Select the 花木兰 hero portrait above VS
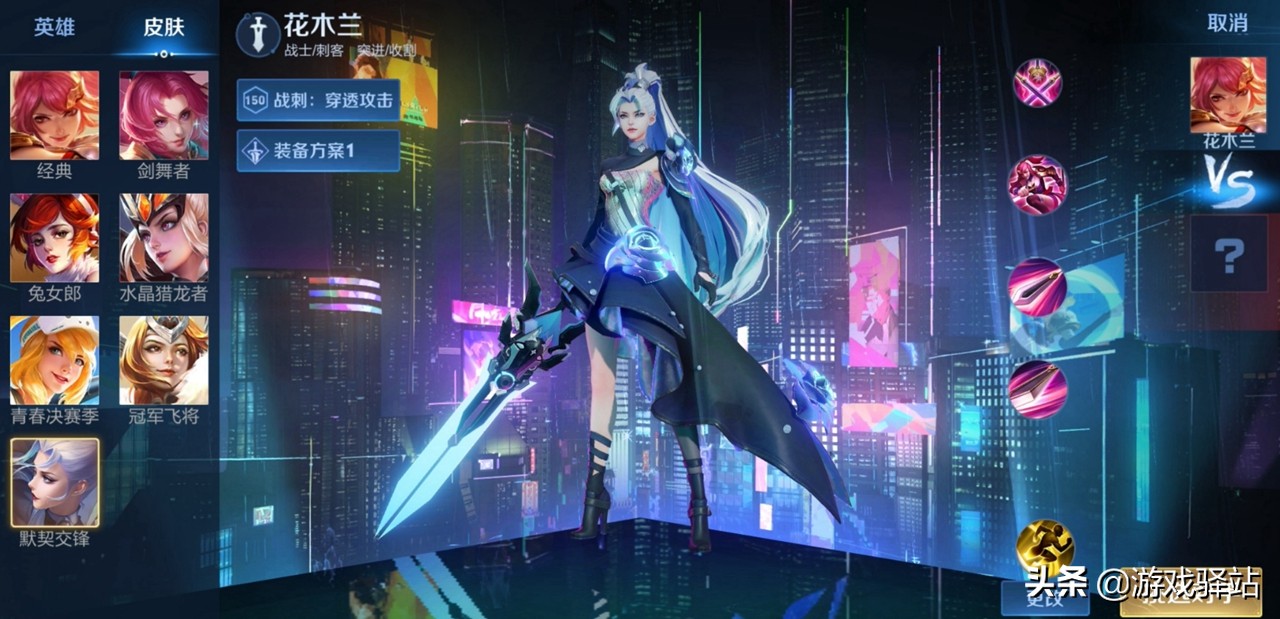 click(1227, 95)
